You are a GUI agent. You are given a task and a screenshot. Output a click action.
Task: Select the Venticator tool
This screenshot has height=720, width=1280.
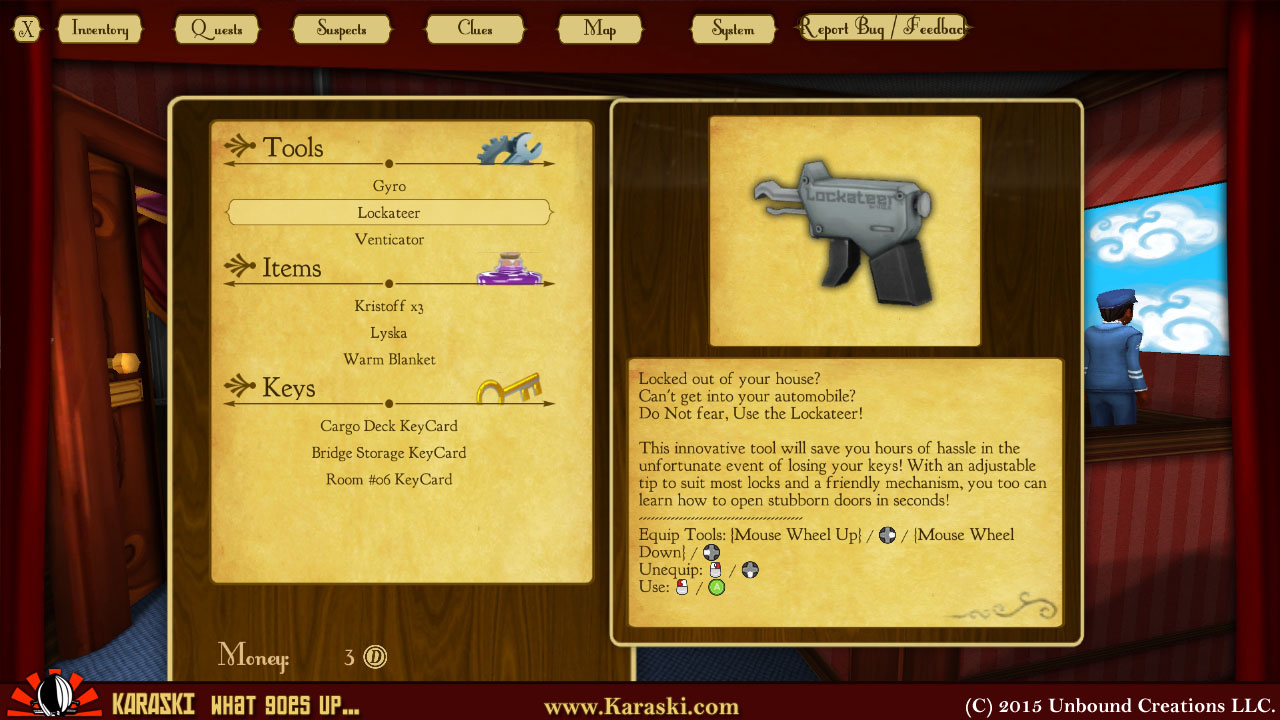click(x=389, y=239)
